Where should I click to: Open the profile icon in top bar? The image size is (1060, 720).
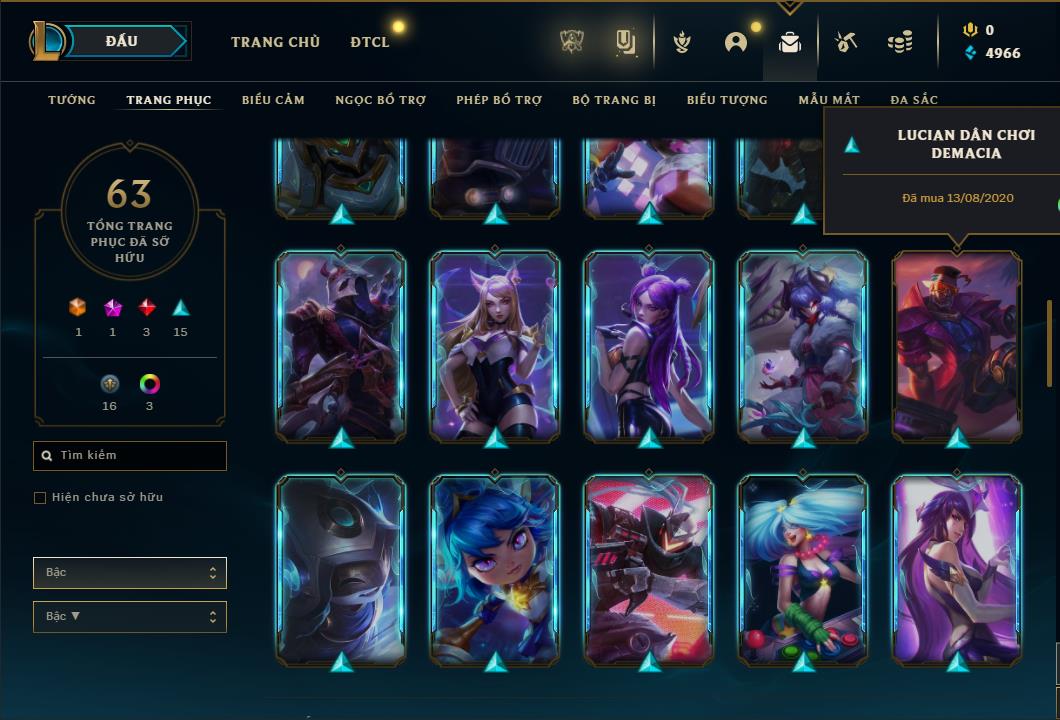point(736,42)
